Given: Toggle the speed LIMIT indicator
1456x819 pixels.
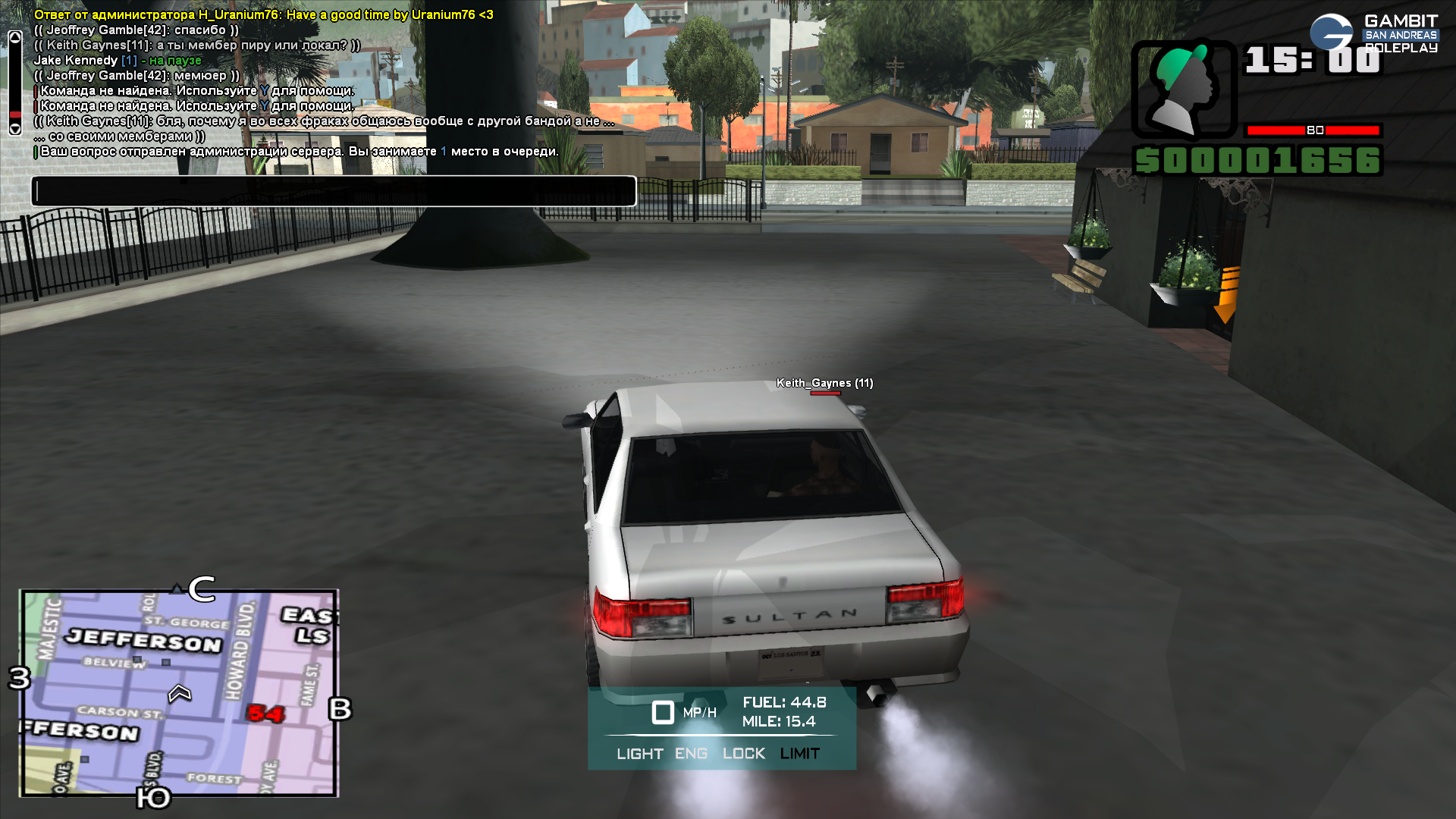Looking at the screenshot, I should [799, 754].
